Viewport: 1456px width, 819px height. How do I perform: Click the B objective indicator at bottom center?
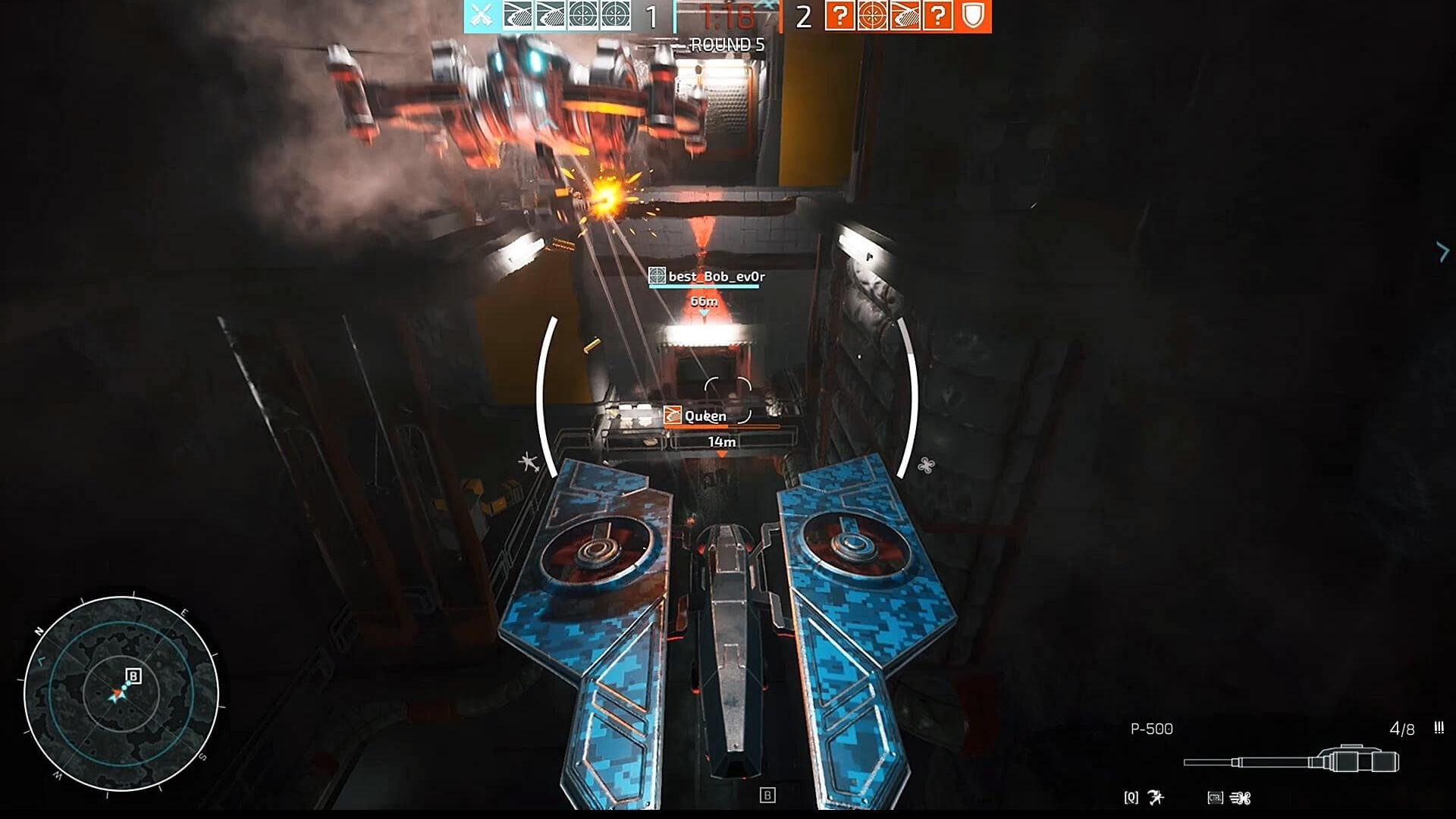[x=767, y=795]
